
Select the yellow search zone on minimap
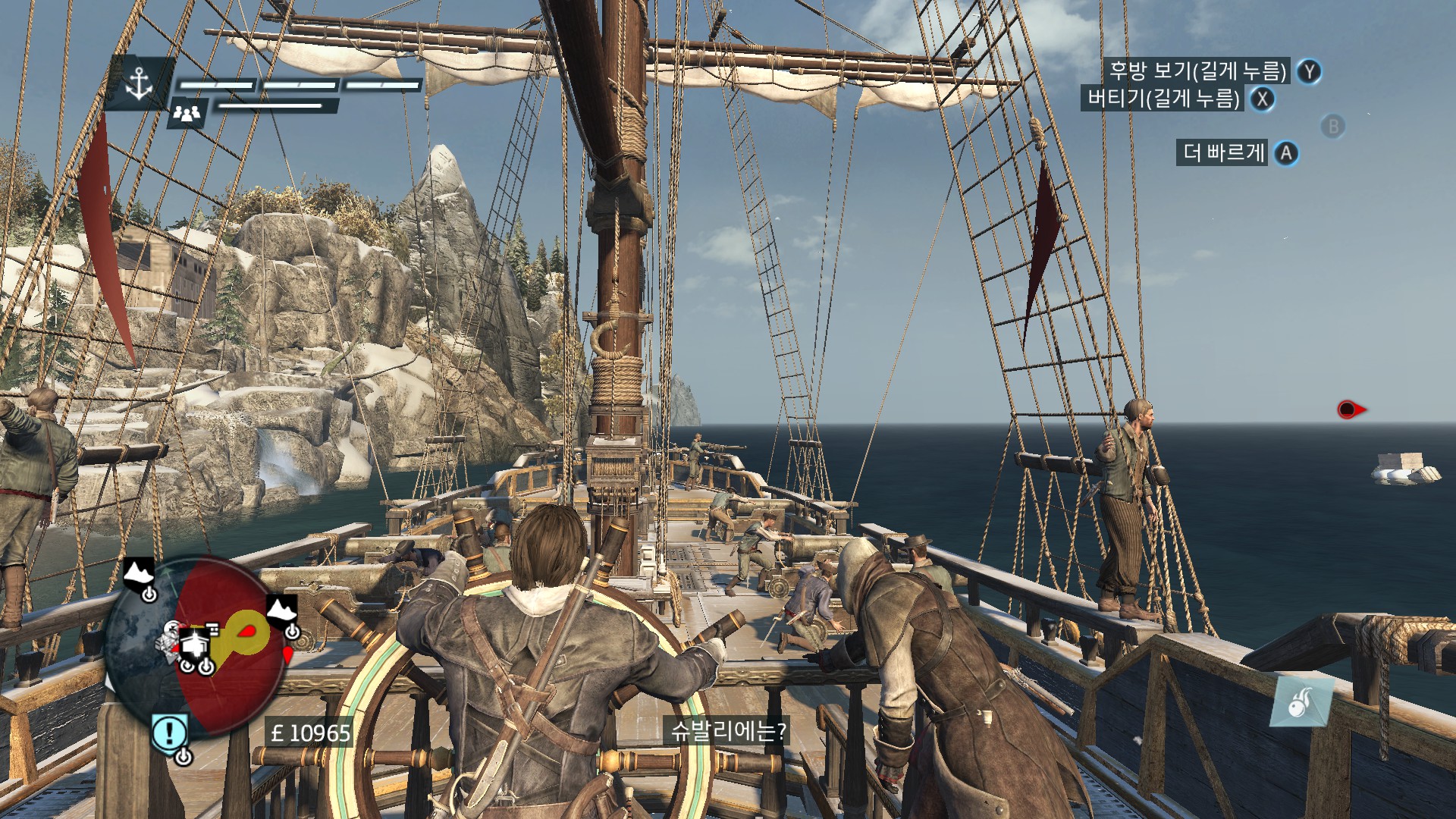[246, 632]
